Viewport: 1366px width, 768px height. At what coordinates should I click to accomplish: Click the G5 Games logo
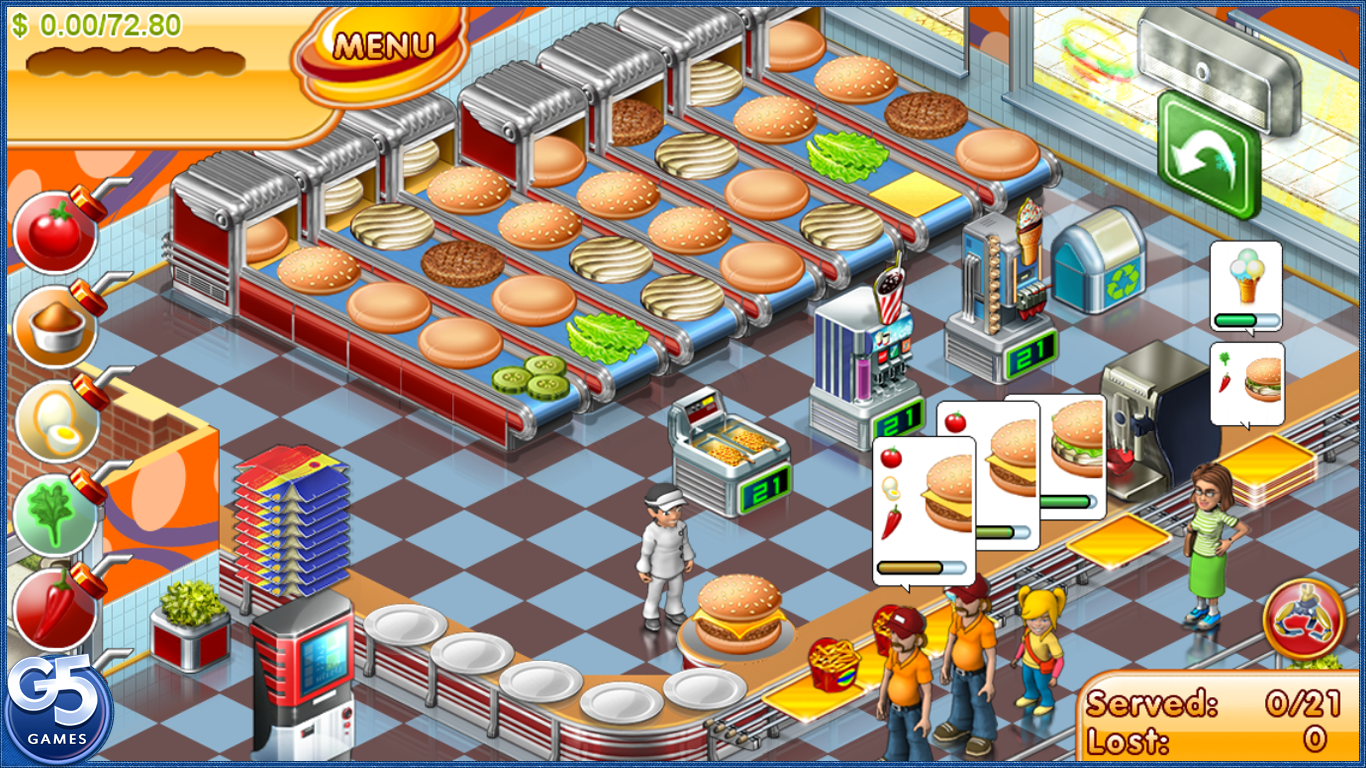(60, 706)
